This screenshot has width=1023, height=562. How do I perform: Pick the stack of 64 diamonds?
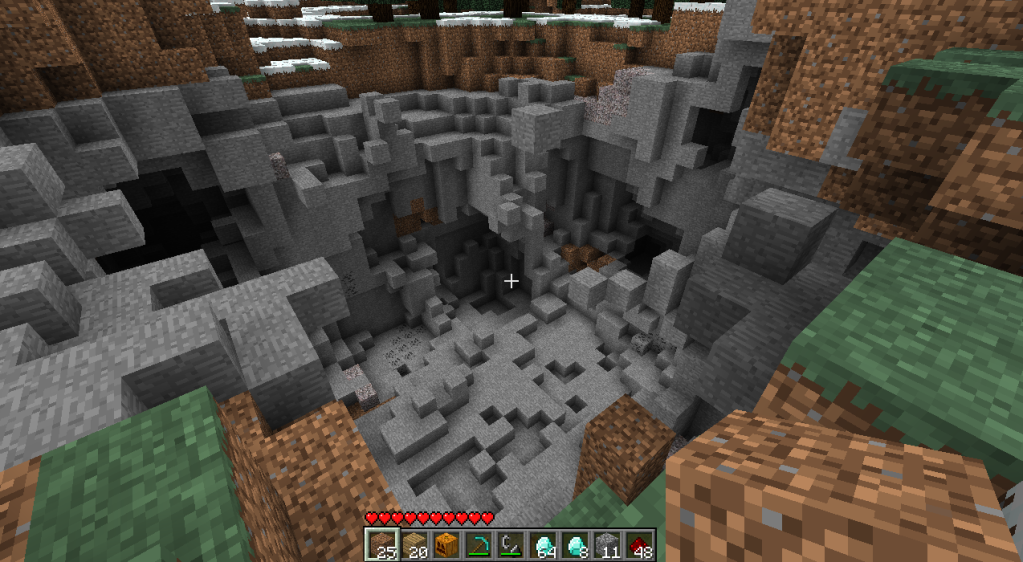(542, 545)
